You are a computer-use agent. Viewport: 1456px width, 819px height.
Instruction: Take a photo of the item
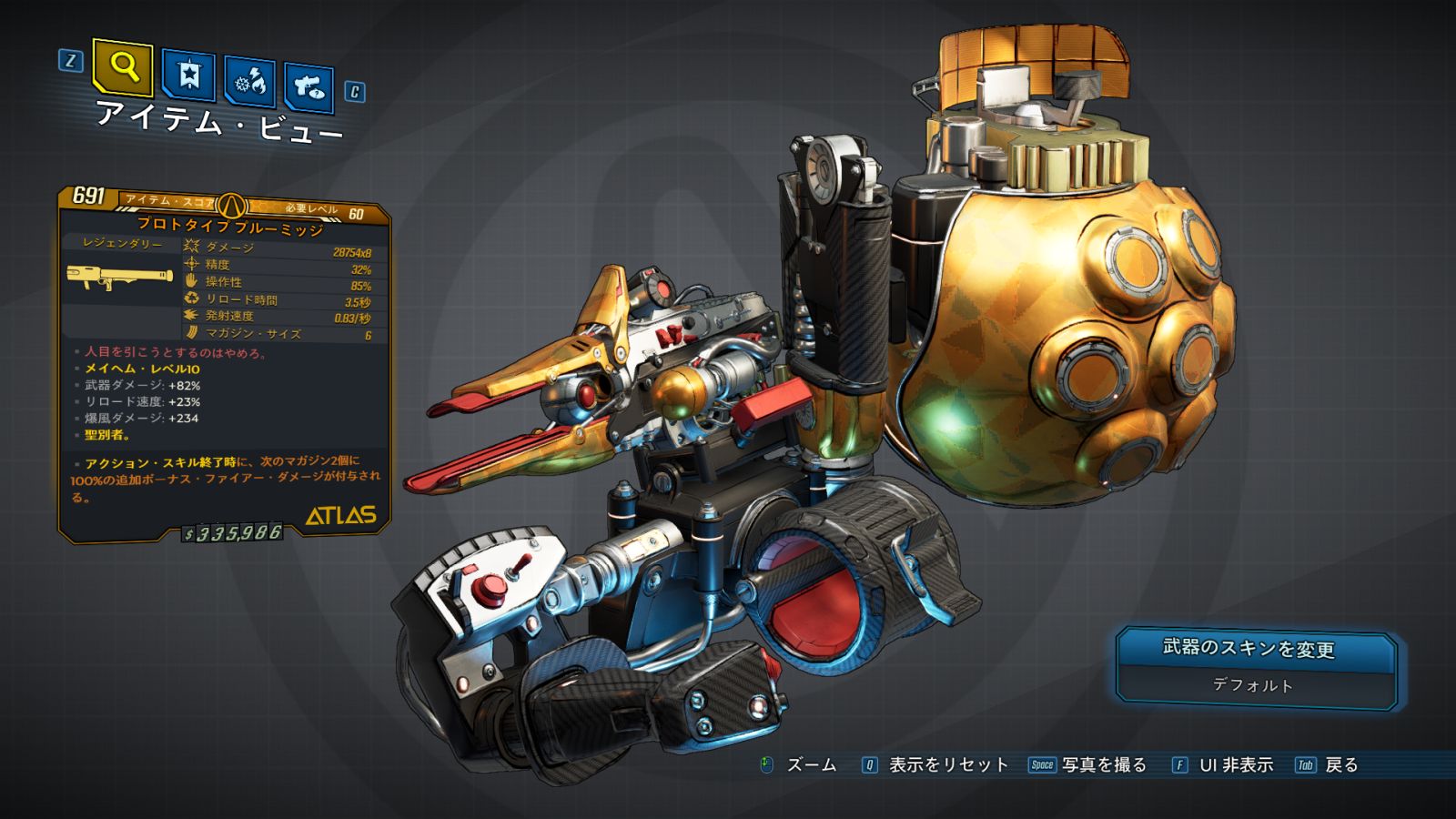click(1103, 765)
